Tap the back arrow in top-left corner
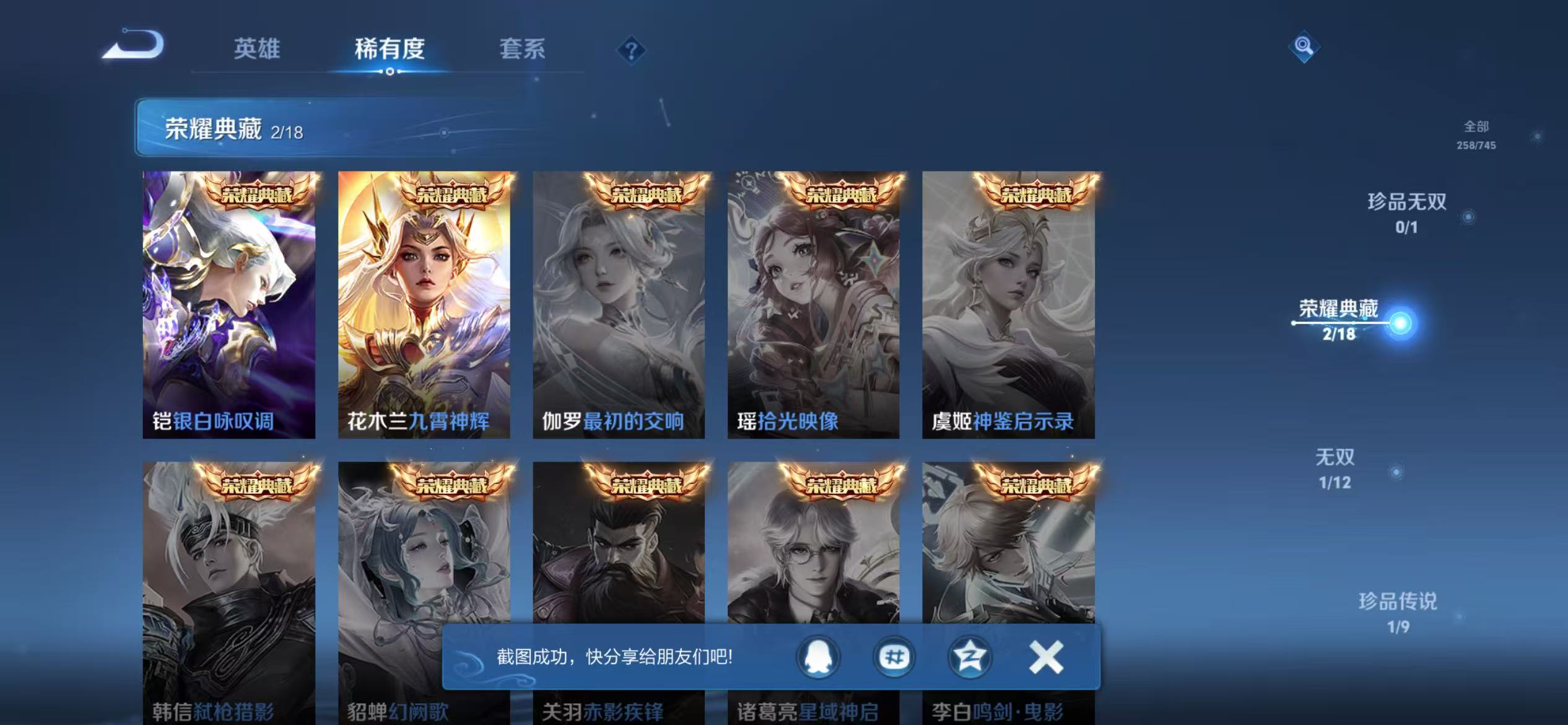This screenshot has height=725, width=1568. (x=132, y=45)
